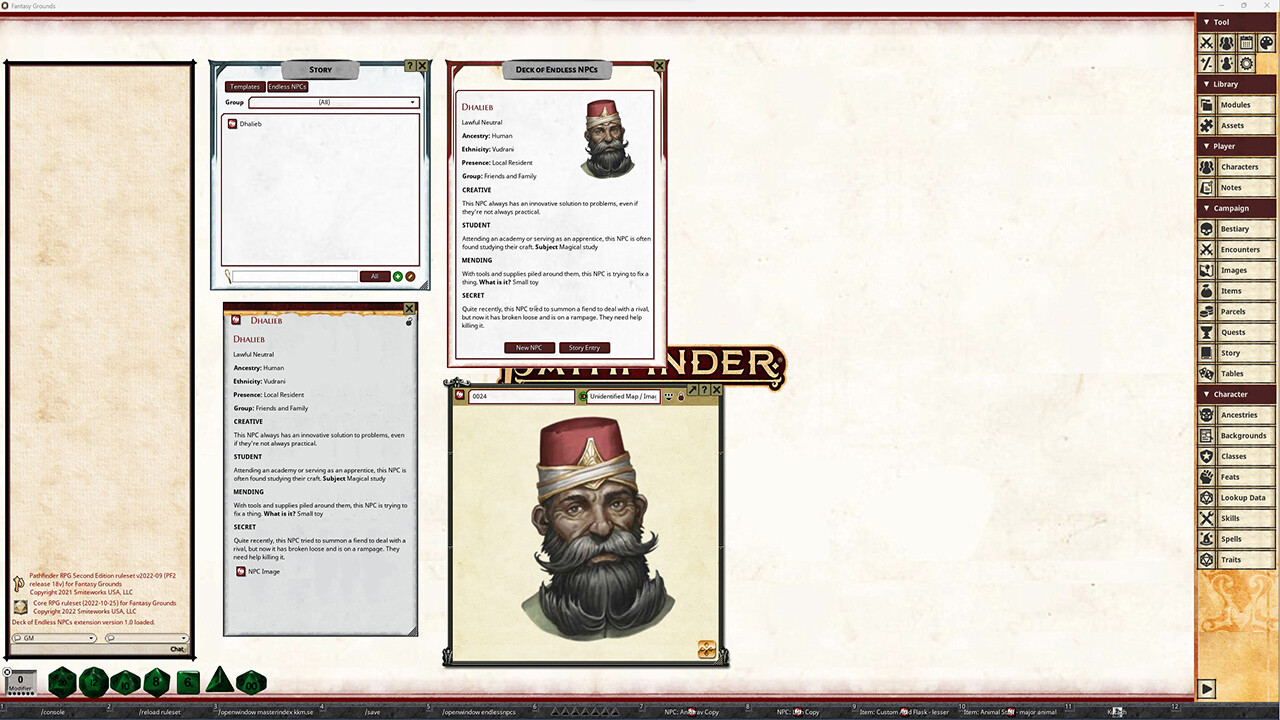The height and width of the screenshot is (720, 1280).
Task: Switch to the Templates tab
Action: pyautogui.click(x=244, y=86)
